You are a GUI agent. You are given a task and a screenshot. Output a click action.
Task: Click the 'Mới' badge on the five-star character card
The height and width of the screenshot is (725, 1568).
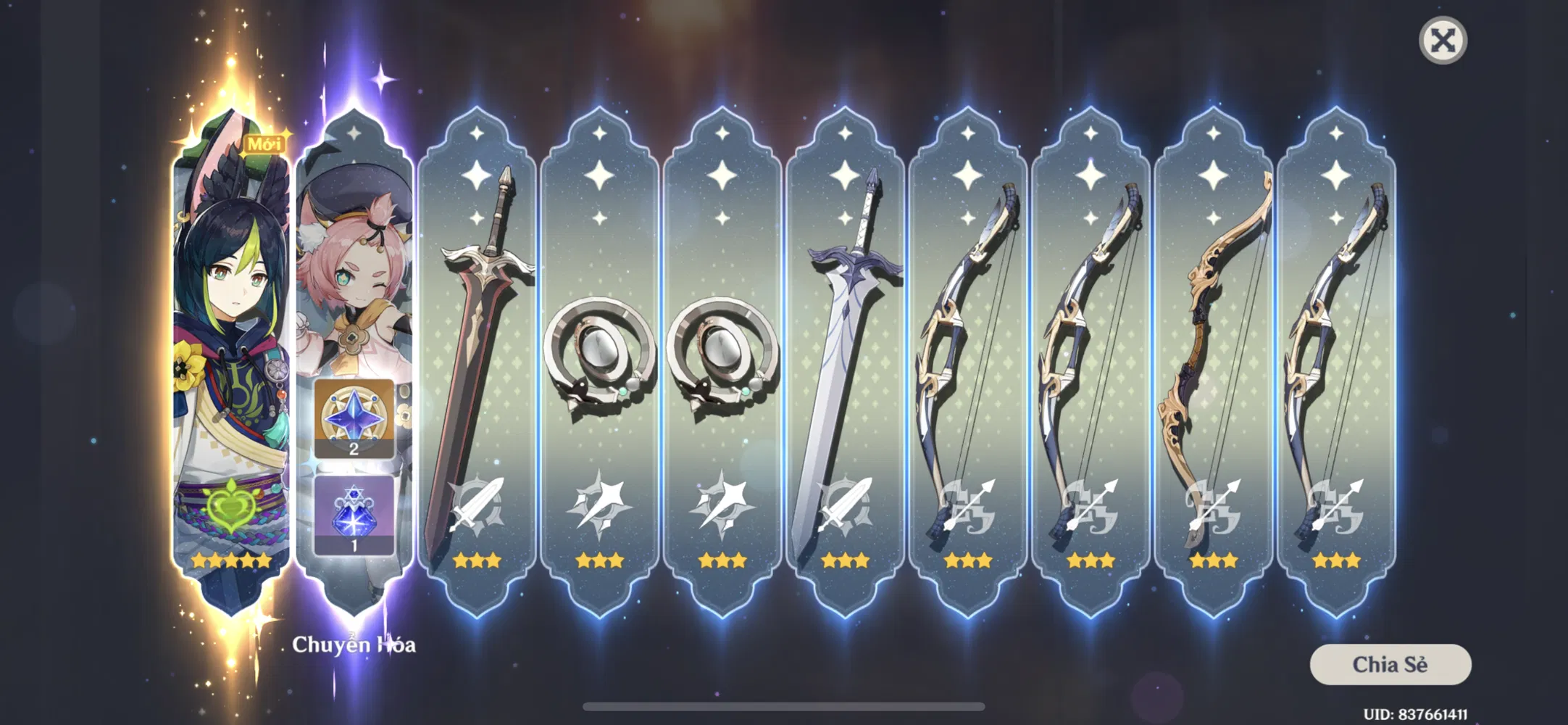(x=264, y=144)
